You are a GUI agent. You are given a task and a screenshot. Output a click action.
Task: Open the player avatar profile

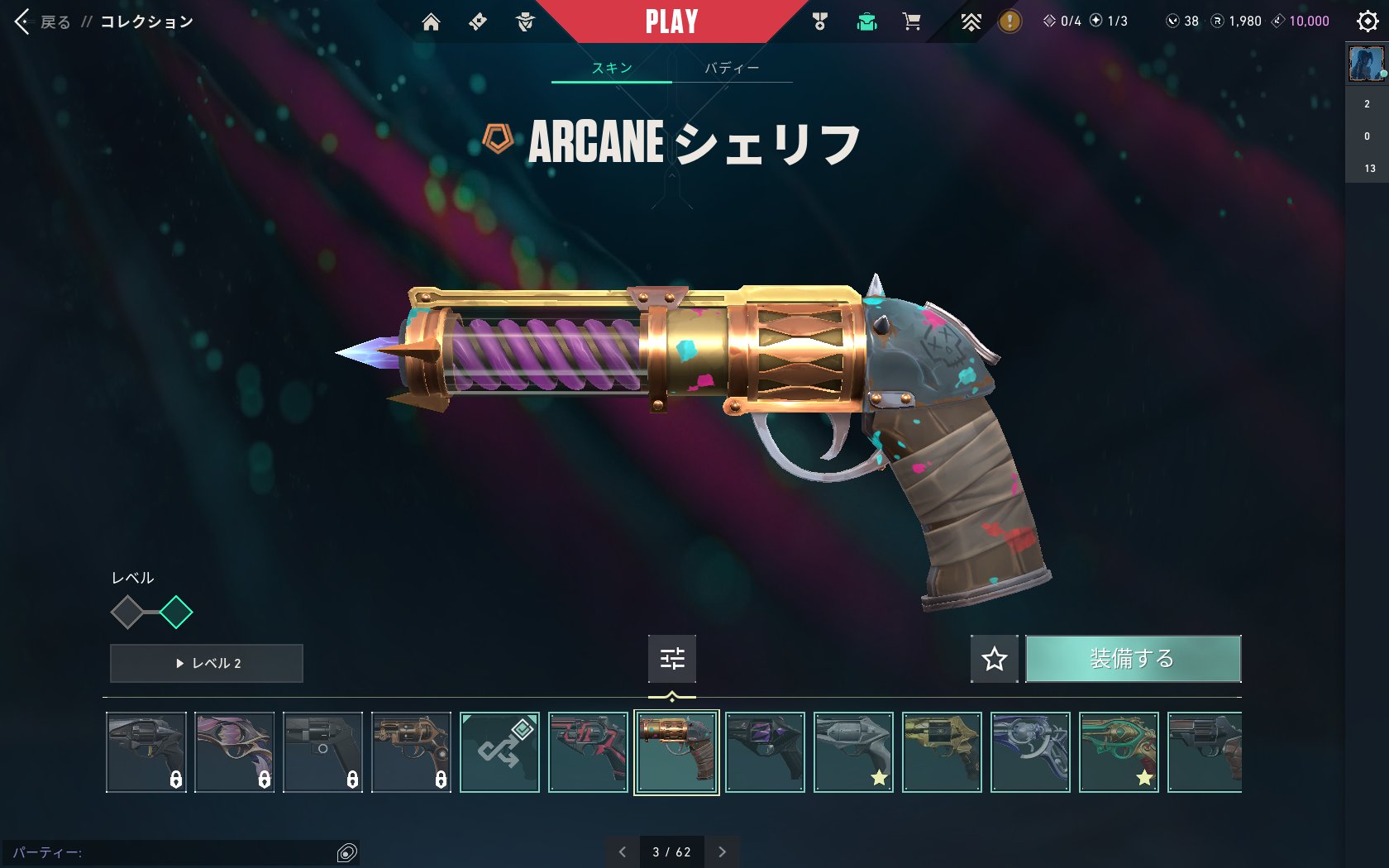coord(1366,64)
